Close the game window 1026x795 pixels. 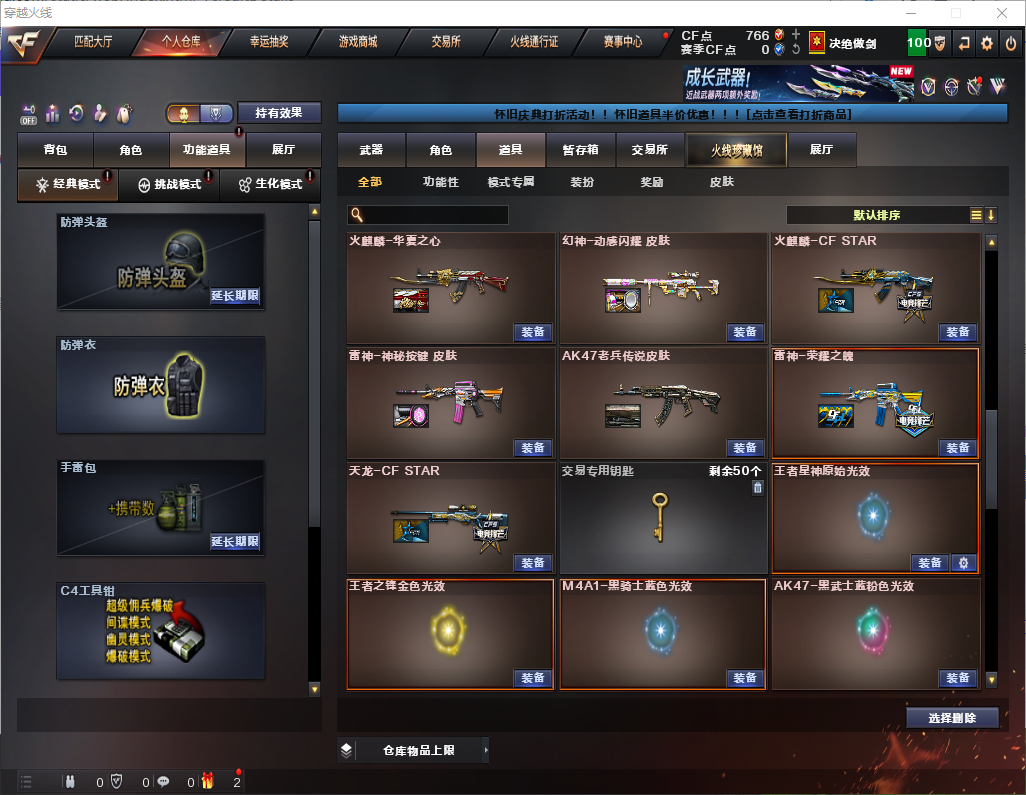(x=1001, y=13)
